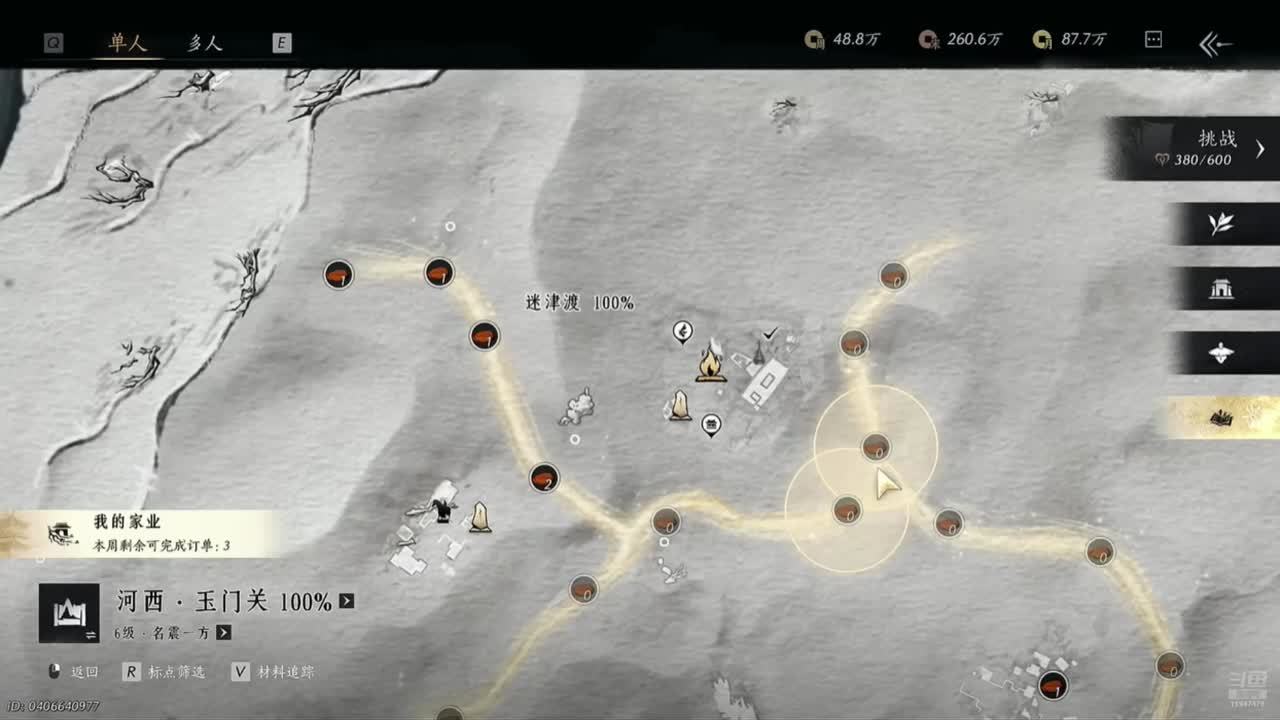Click the first currency icon showing 48.8万
Viewport: 1280px width, 720px height.
pos(815,40)
